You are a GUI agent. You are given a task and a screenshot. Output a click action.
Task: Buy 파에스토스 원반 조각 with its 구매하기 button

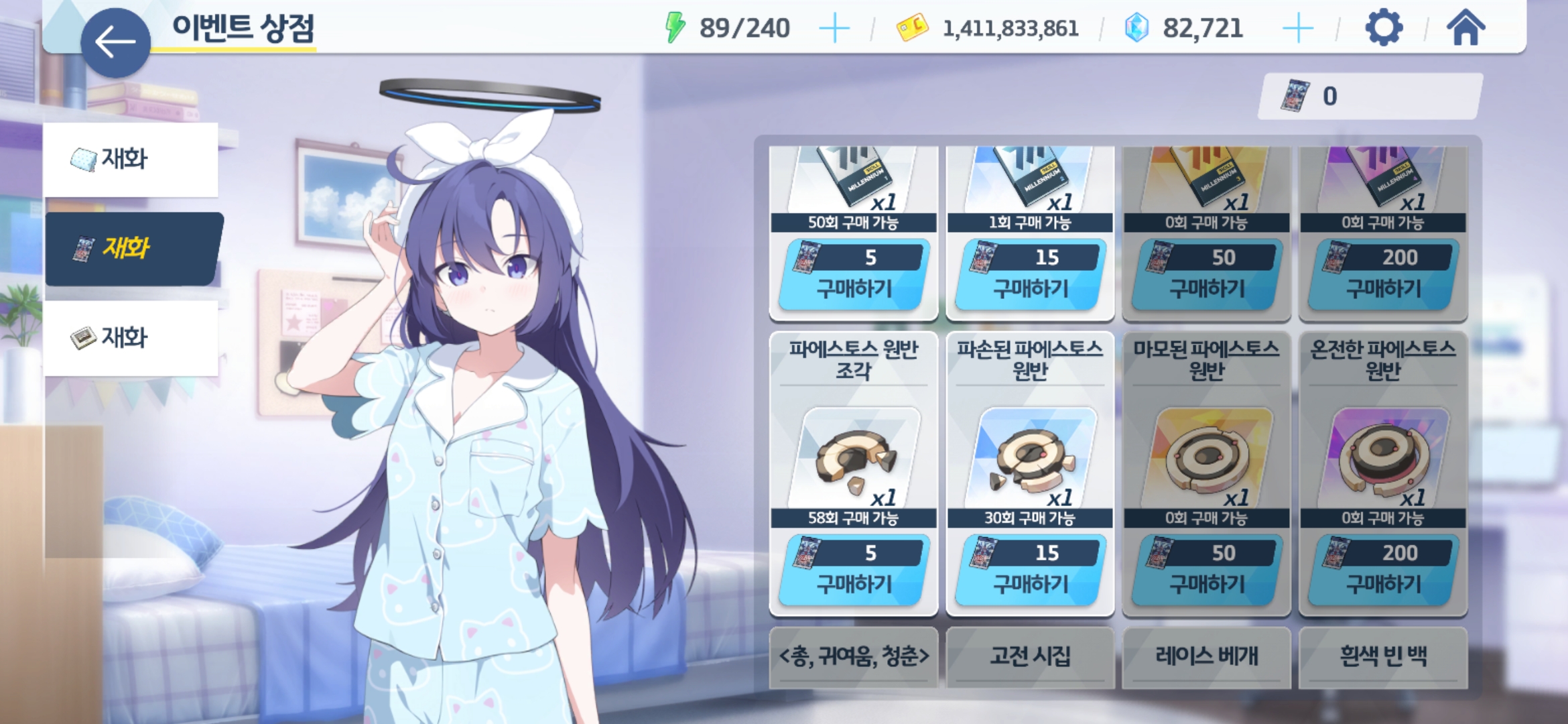click(x=853, y=570)
